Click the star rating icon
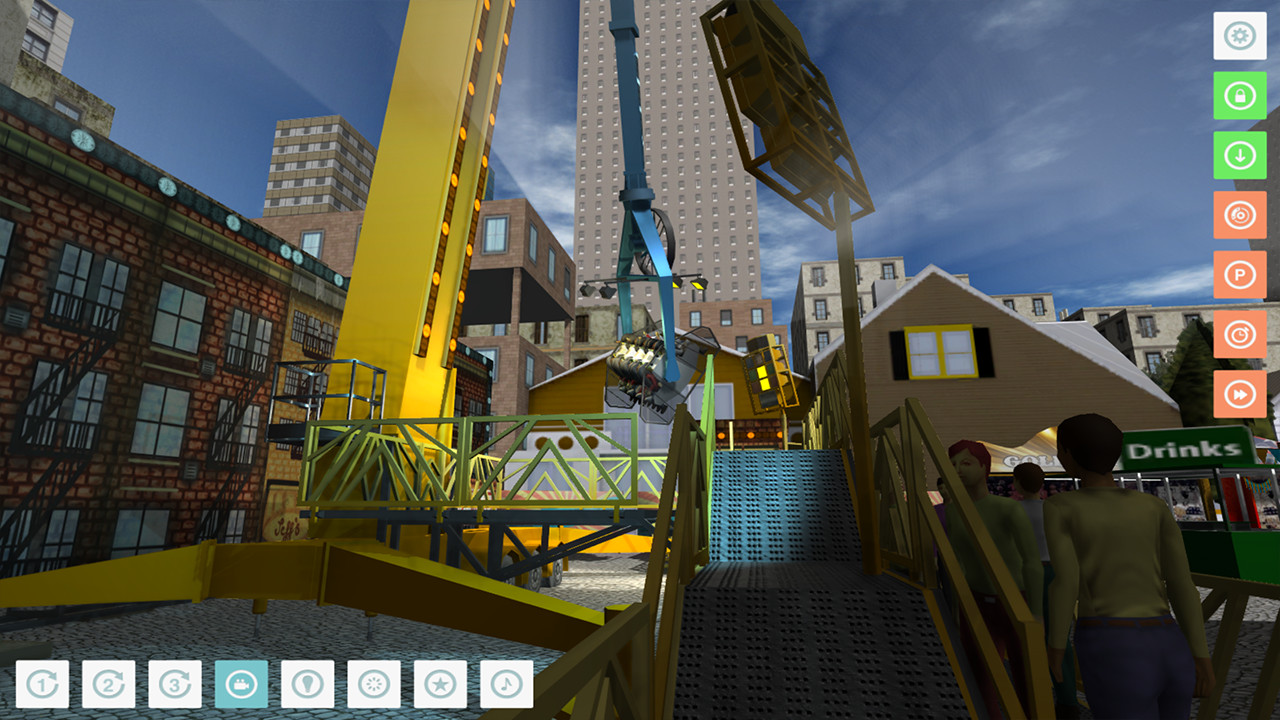Screen dimensions: 1280x720 [442, 685]
